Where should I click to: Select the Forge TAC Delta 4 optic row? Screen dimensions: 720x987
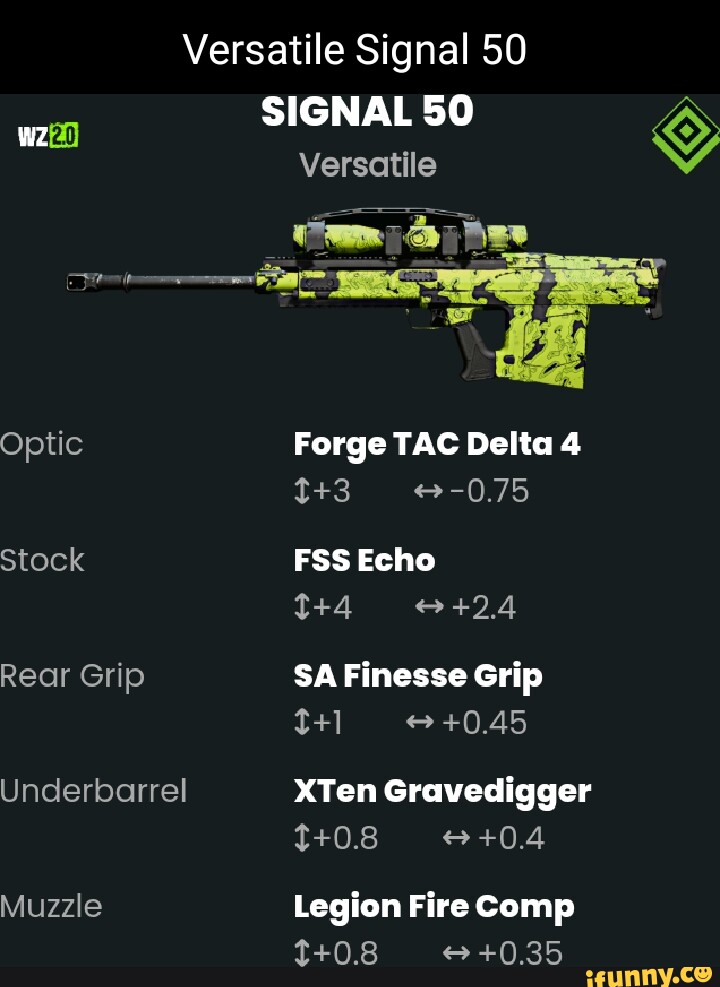click(x=437, y=443)
